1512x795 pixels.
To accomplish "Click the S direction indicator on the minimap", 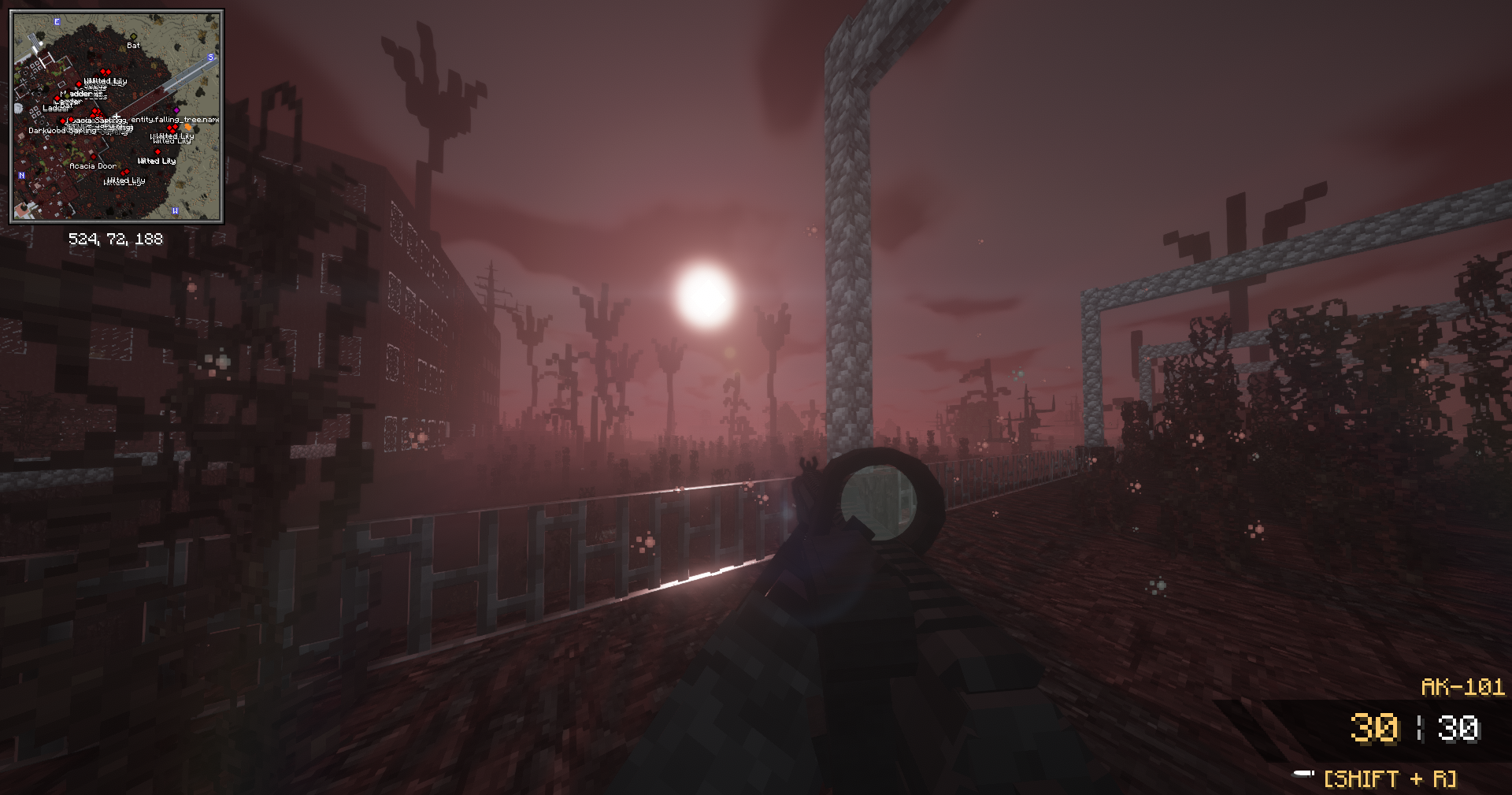I will pyautogui.click(x=211, y=58).
